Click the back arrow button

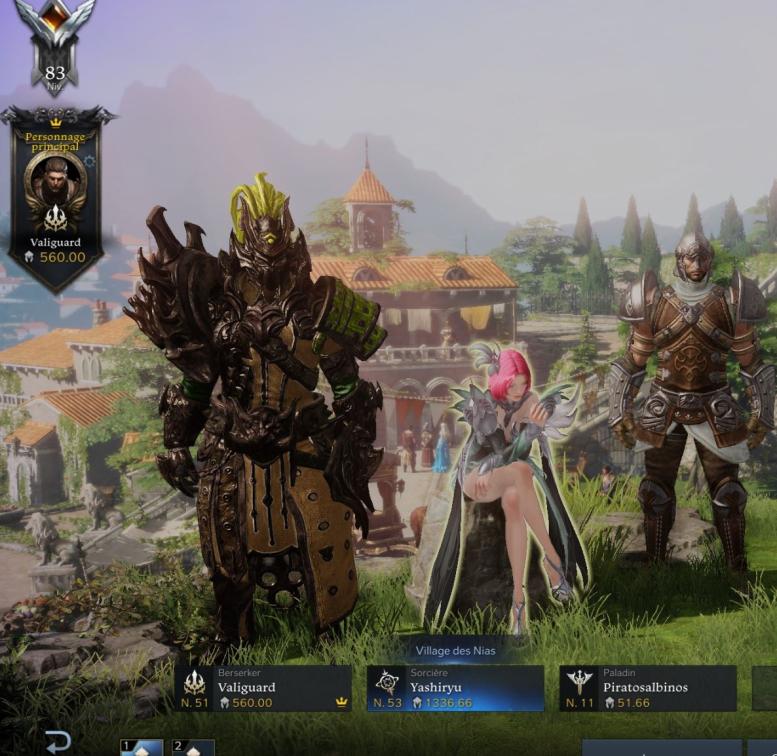click(58, 742)
